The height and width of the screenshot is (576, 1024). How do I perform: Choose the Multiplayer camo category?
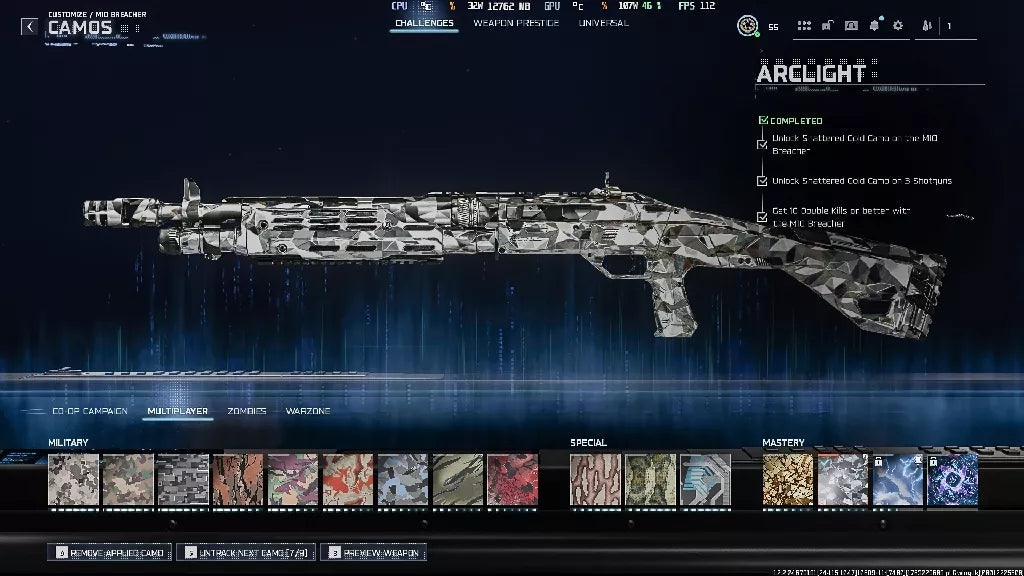(177, 411)
